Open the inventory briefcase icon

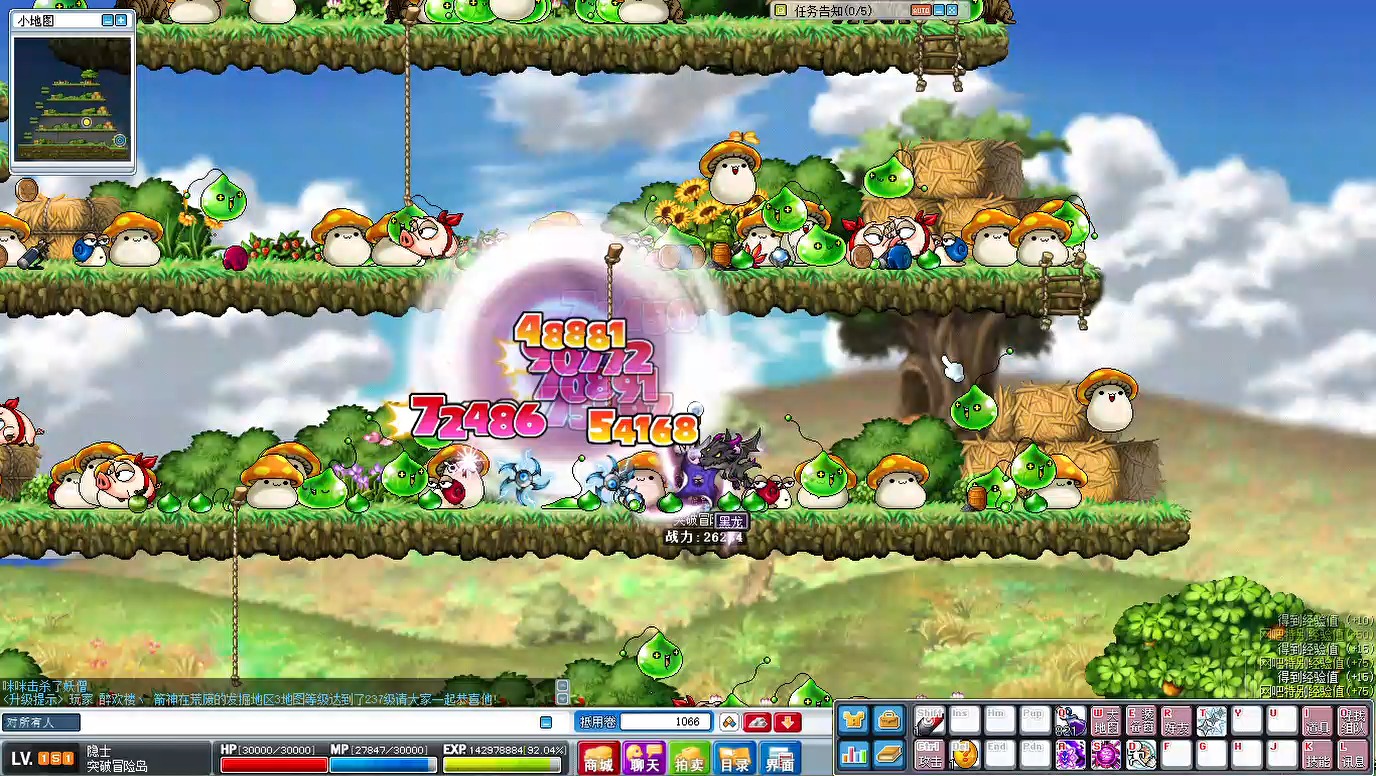(887, 720)
